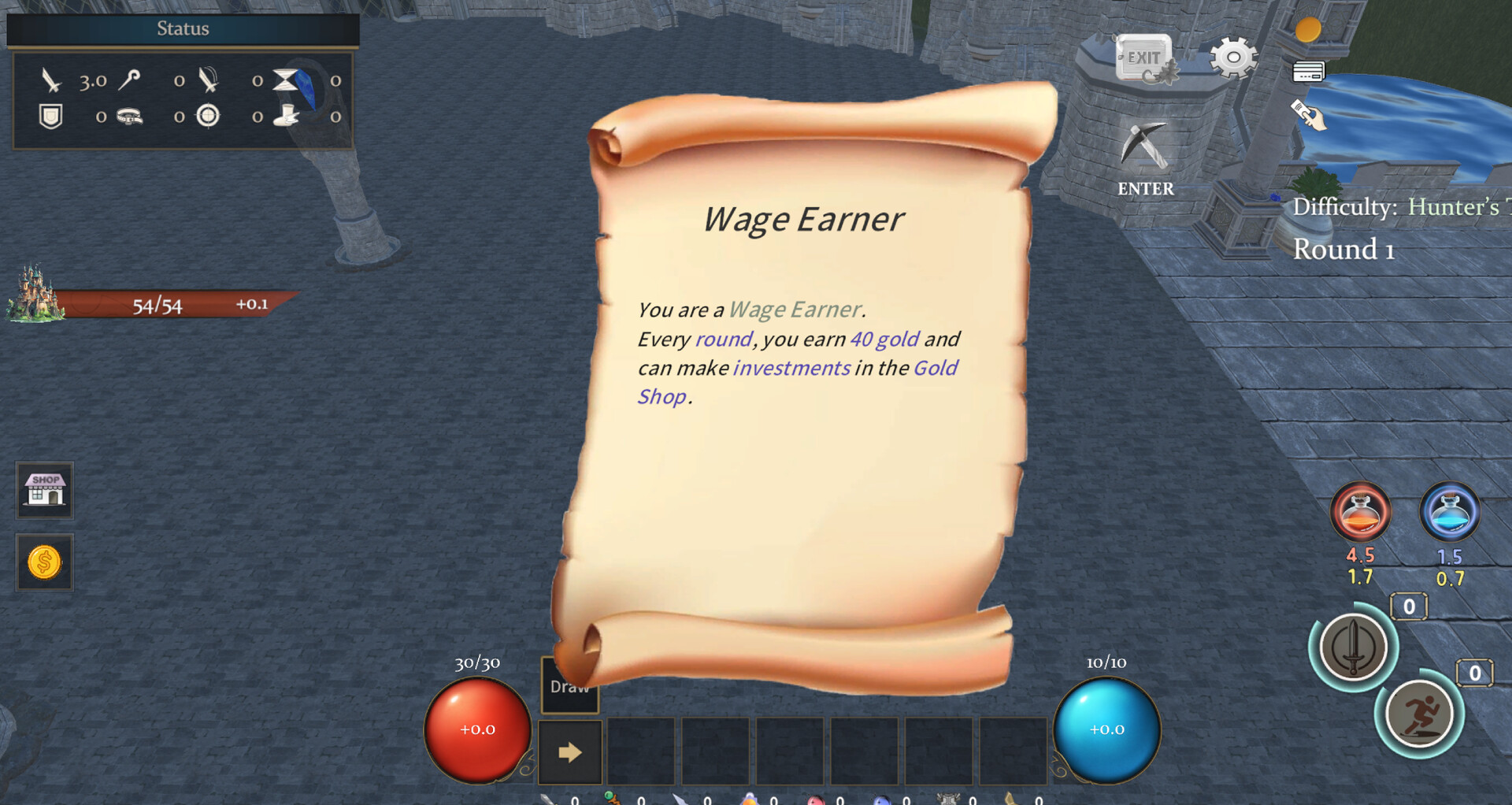Click the credit card icon
The width and height of the screenshot is (1512, 805).
point(1308,72)
